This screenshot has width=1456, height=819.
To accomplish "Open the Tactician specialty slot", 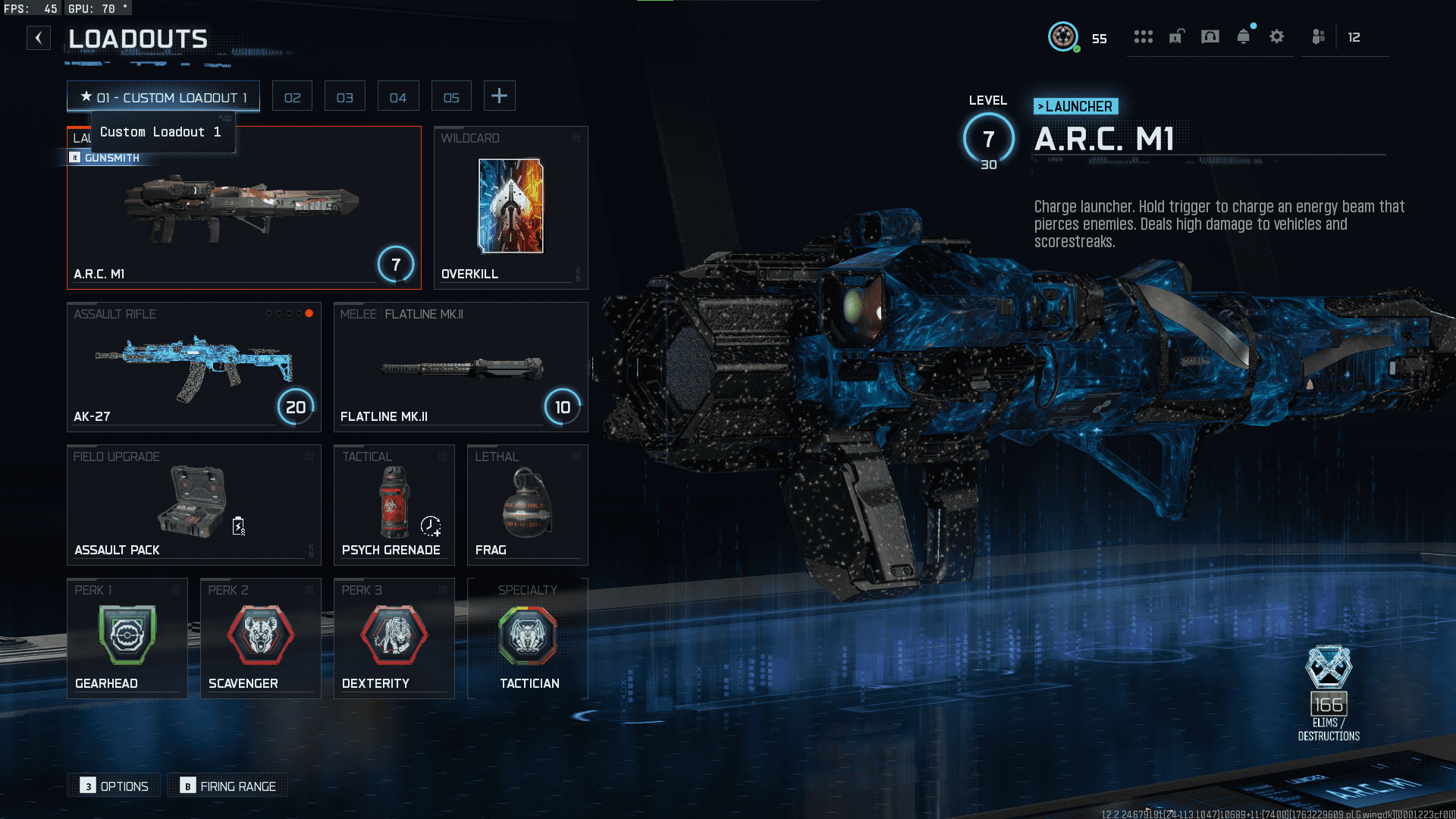I will pos(528,638).
